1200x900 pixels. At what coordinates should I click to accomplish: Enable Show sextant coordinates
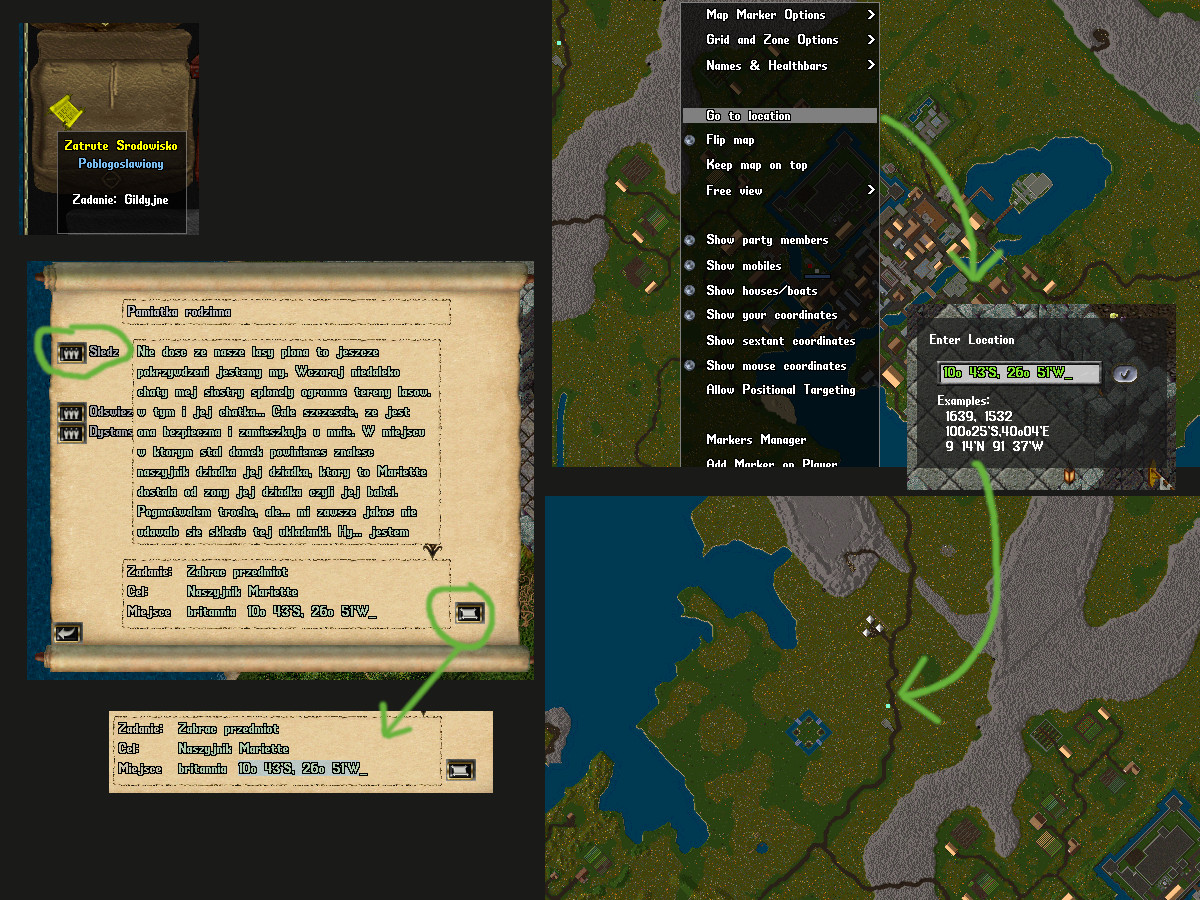[780, 341]
